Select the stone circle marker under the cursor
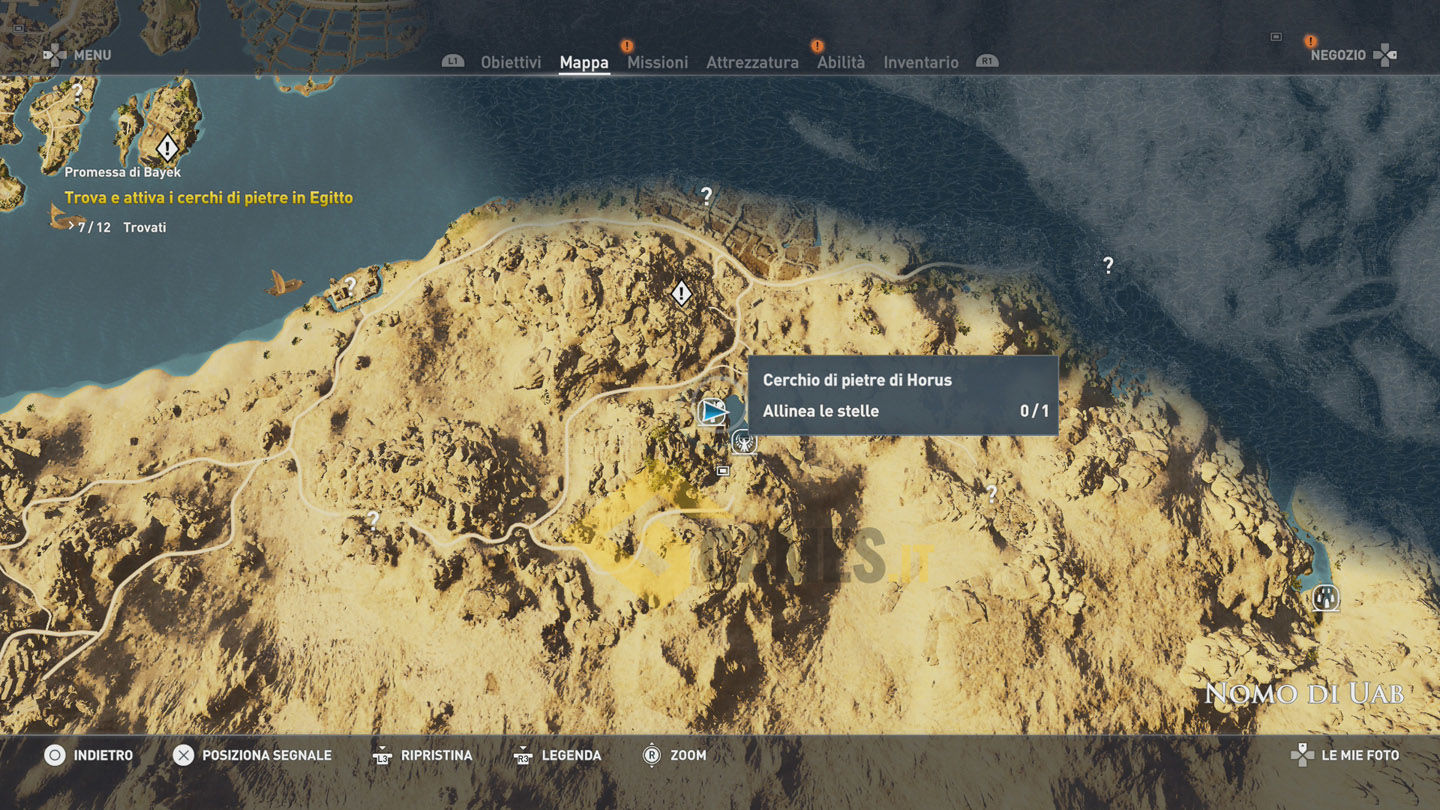This screenshot has width=1440, height=810. (x=713, y=411)
